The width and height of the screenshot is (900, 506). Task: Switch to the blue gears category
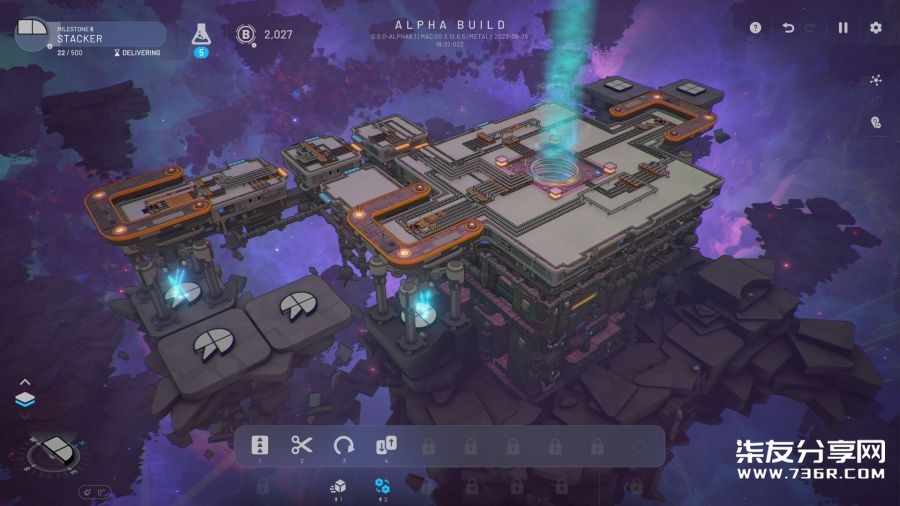[x=382, y=485]
